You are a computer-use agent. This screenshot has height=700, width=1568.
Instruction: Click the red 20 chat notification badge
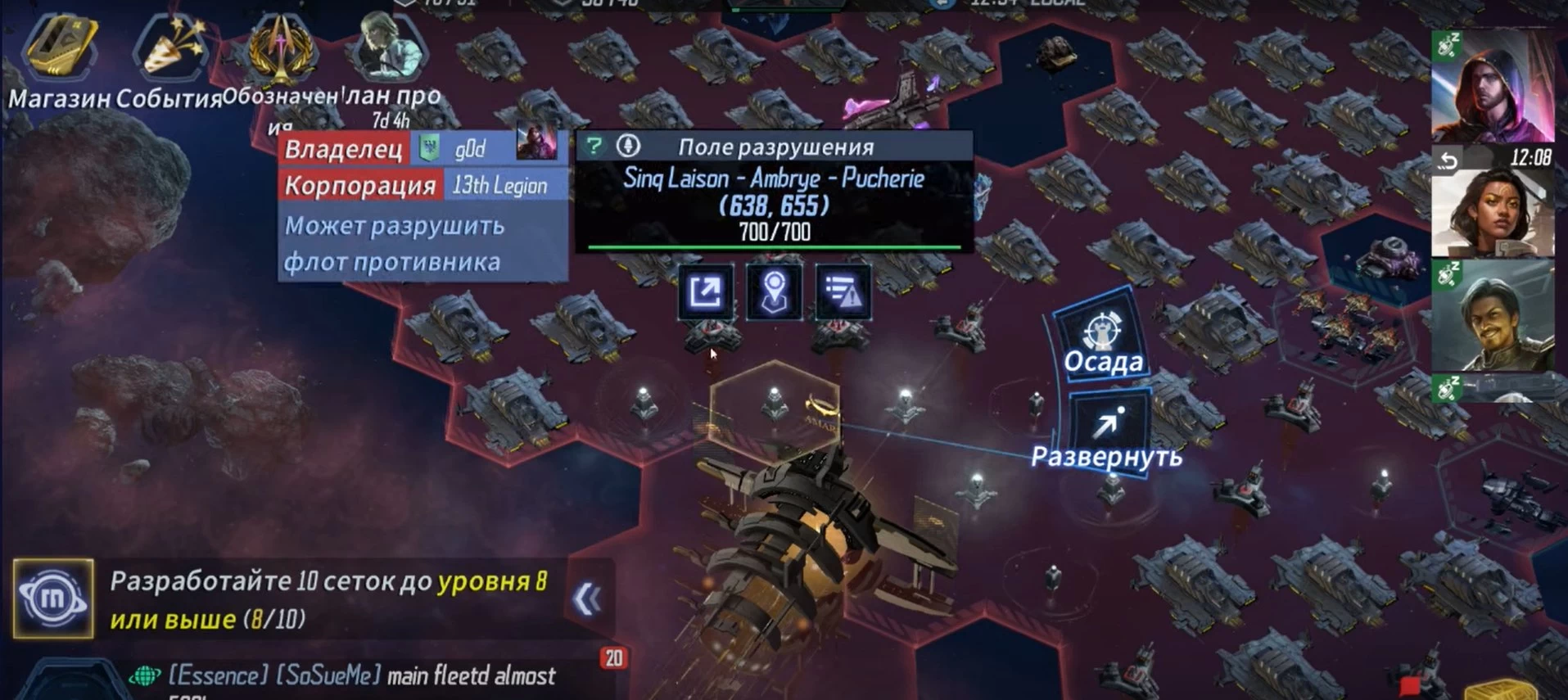click(x=614, y=658)
